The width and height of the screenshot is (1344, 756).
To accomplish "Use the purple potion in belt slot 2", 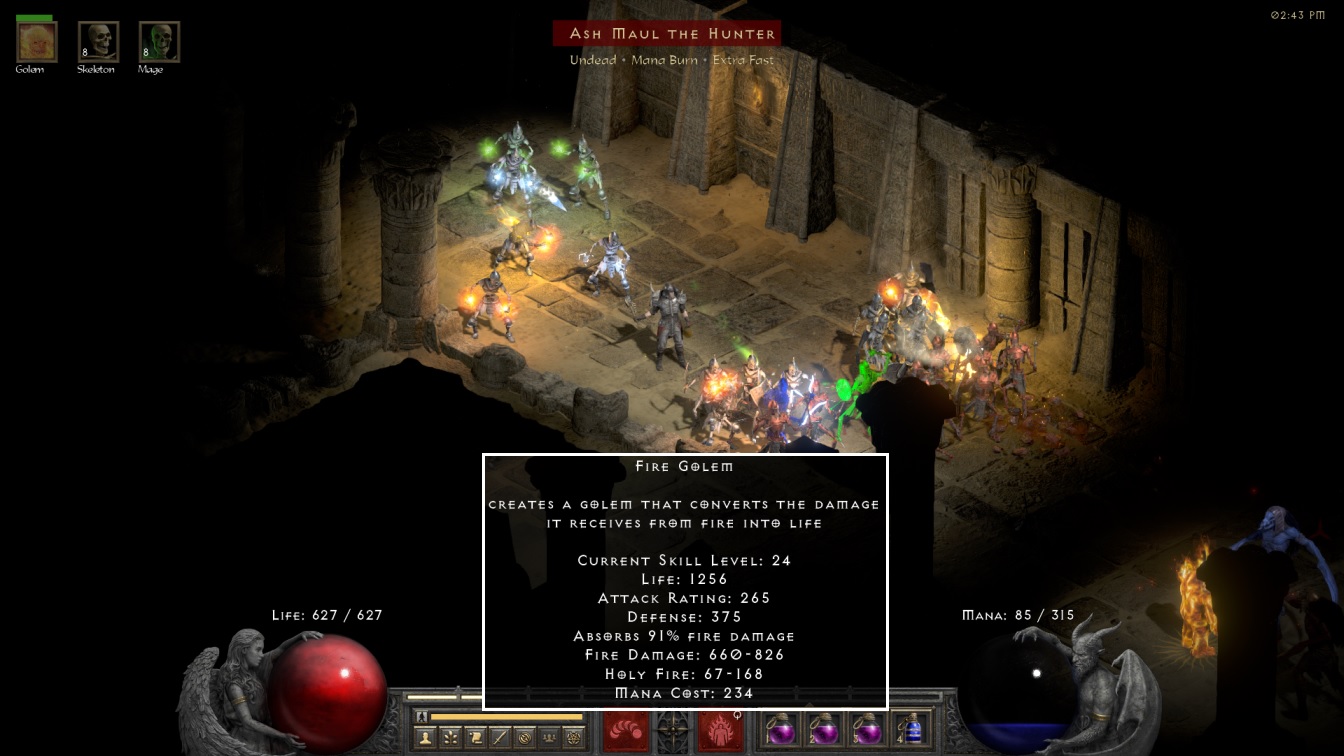I will tap(823, 729).
